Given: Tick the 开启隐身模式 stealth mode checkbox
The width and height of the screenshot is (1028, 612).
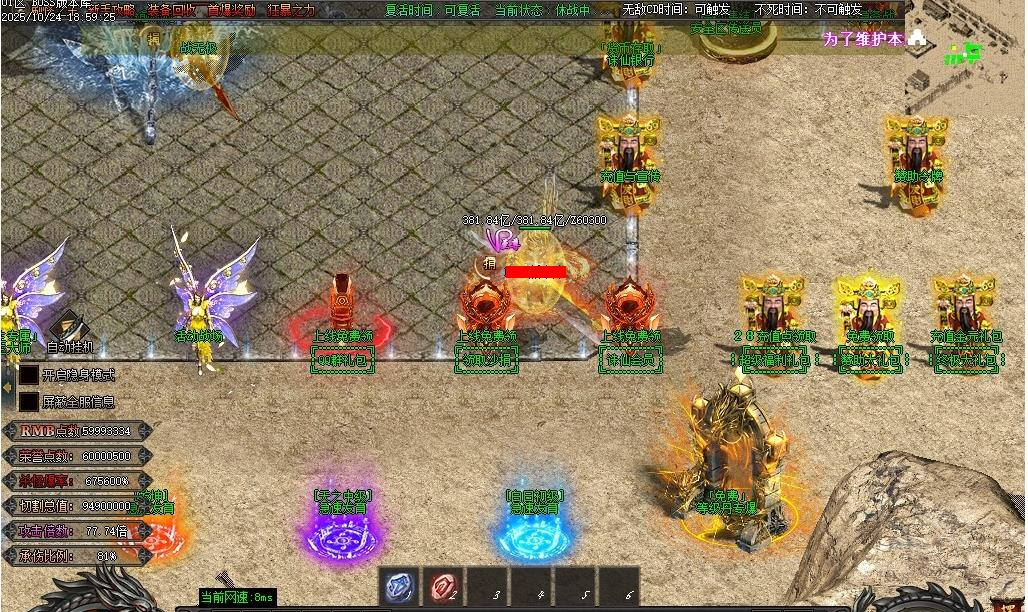Looking at the screenshot, I should coord(29,375).
